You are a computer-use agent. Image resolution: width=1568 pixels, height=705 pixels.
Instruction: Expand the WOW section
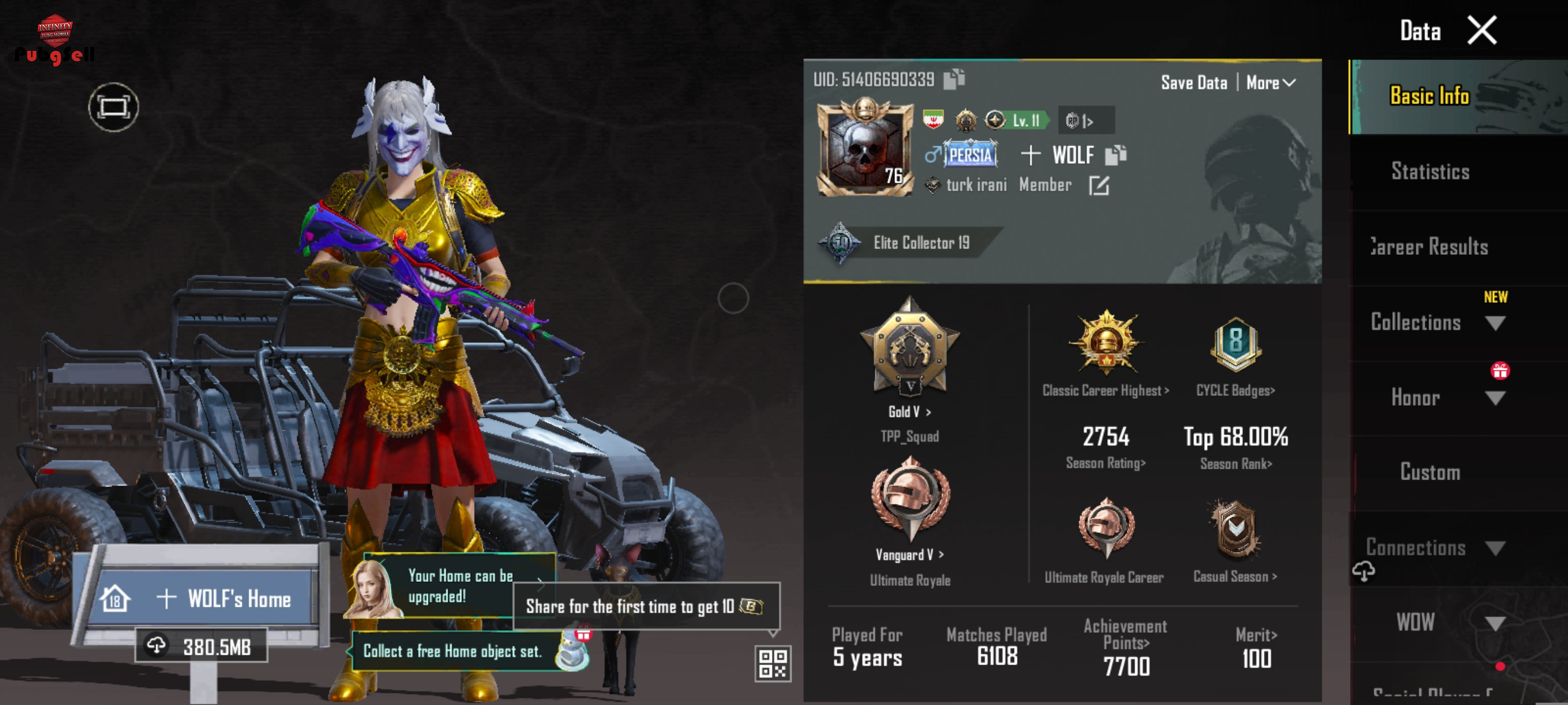point(1495,623)
